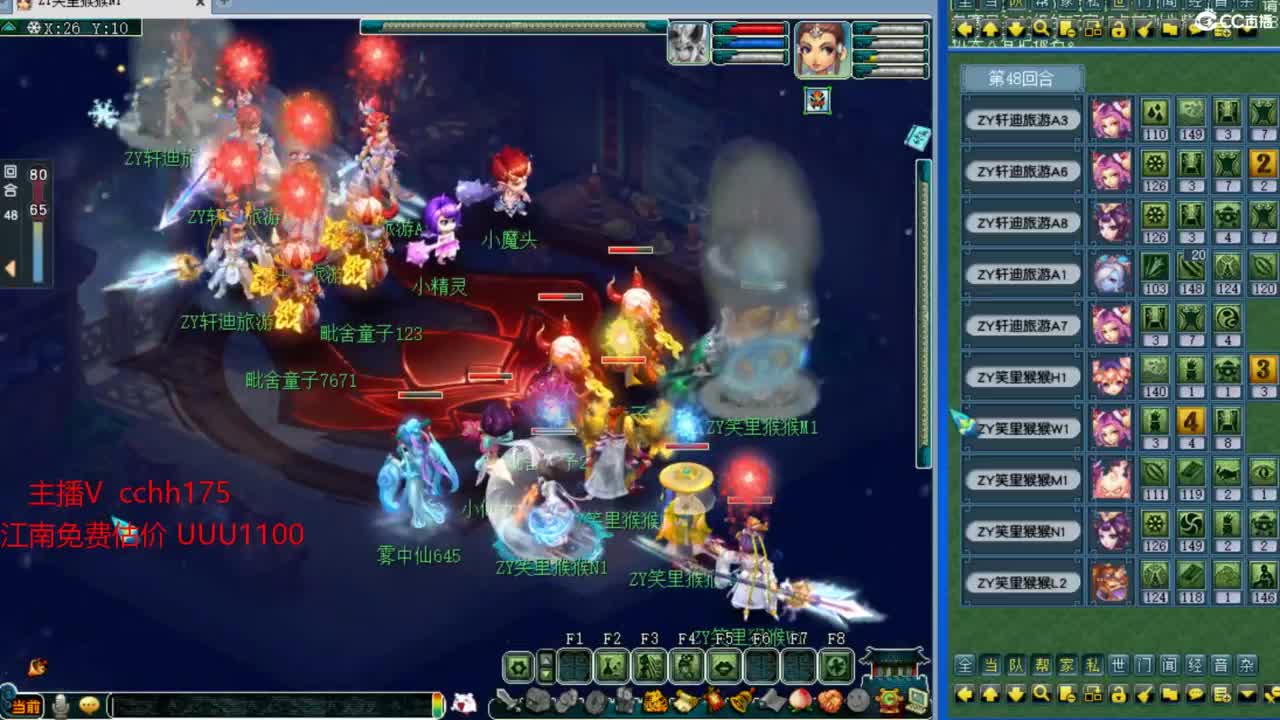The image size is (1280, 720).
Task: Open the 当前 chat channel selector
Action: 26,707
